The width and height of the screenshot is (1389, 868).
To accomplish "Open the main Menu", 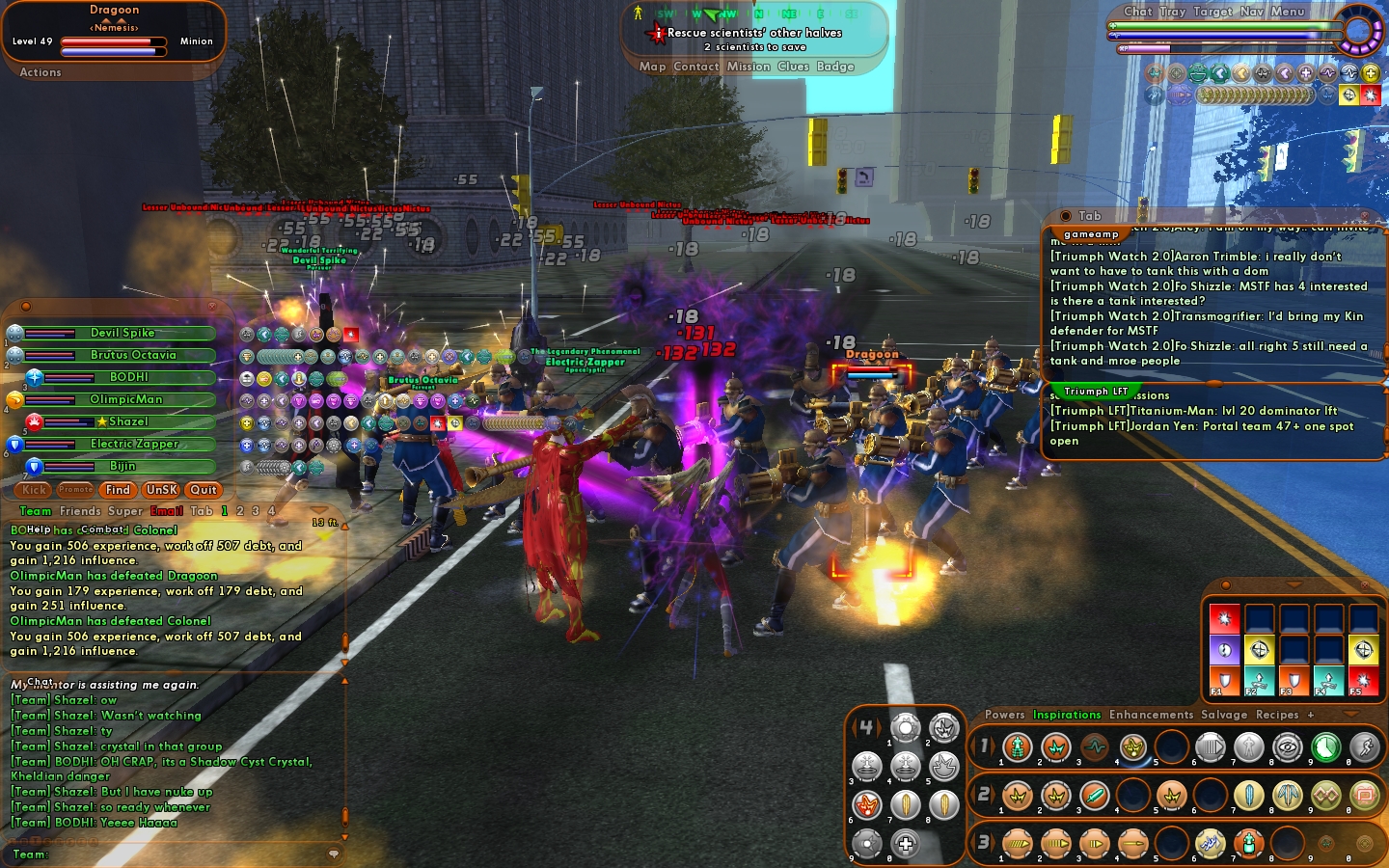I will point(1287,12).
